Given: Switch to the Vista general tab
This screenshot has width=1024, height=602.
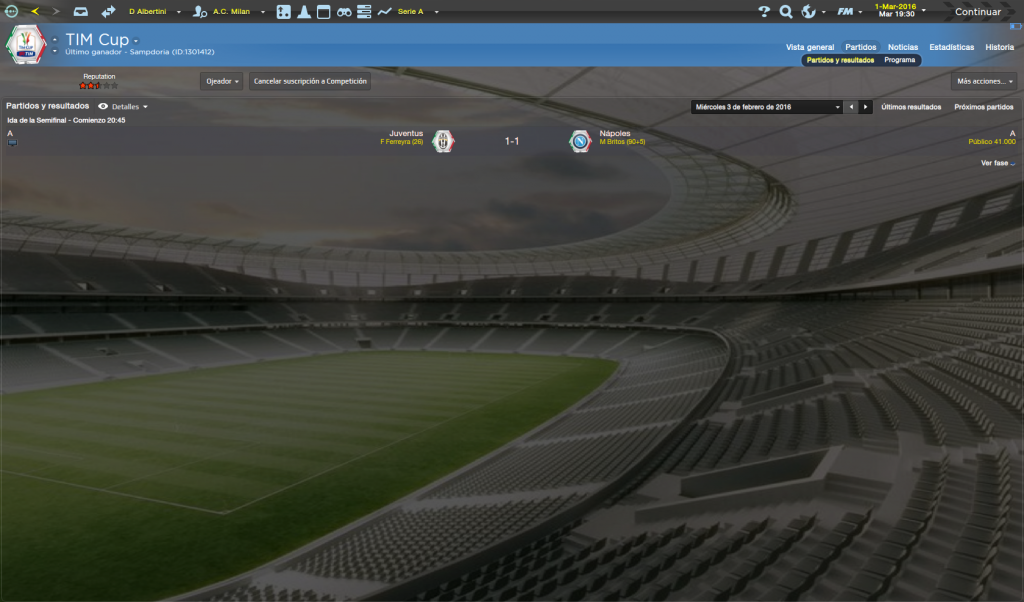Looking at the screenshot, I should [x=809, y=47].
